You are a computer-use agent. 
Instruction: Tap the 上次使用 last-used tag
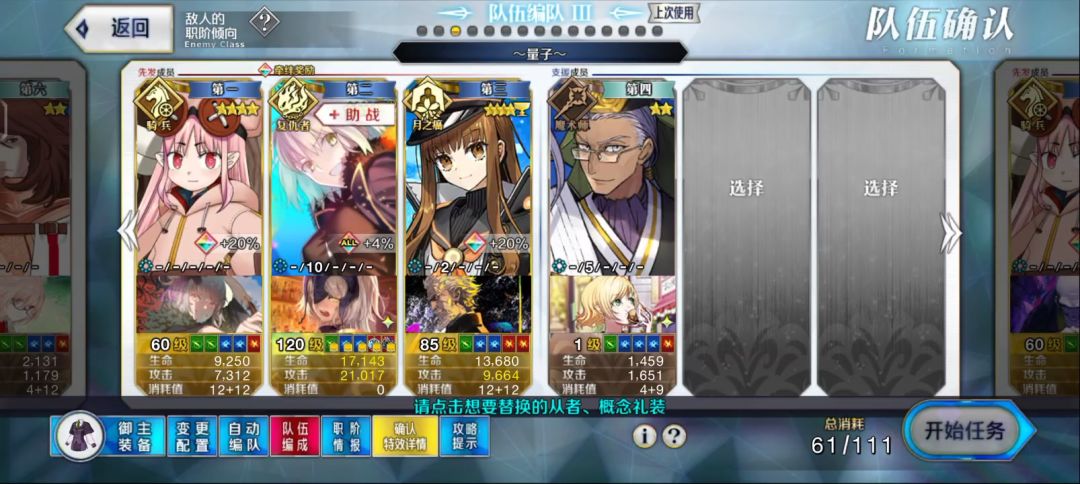675,13
